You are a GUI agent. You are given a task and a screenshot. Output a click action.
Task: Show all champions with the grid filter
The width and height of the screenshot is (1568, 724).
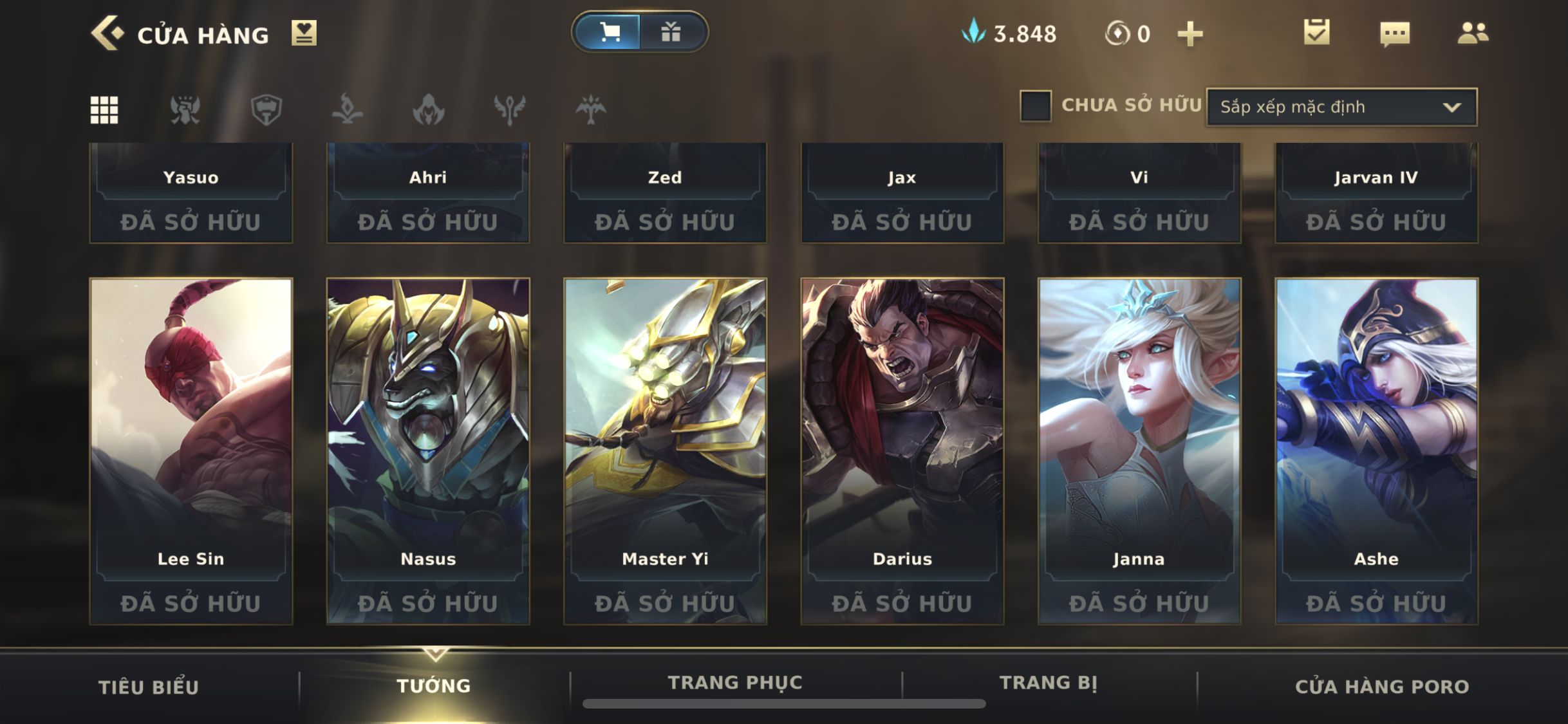(x=104, y=109)
